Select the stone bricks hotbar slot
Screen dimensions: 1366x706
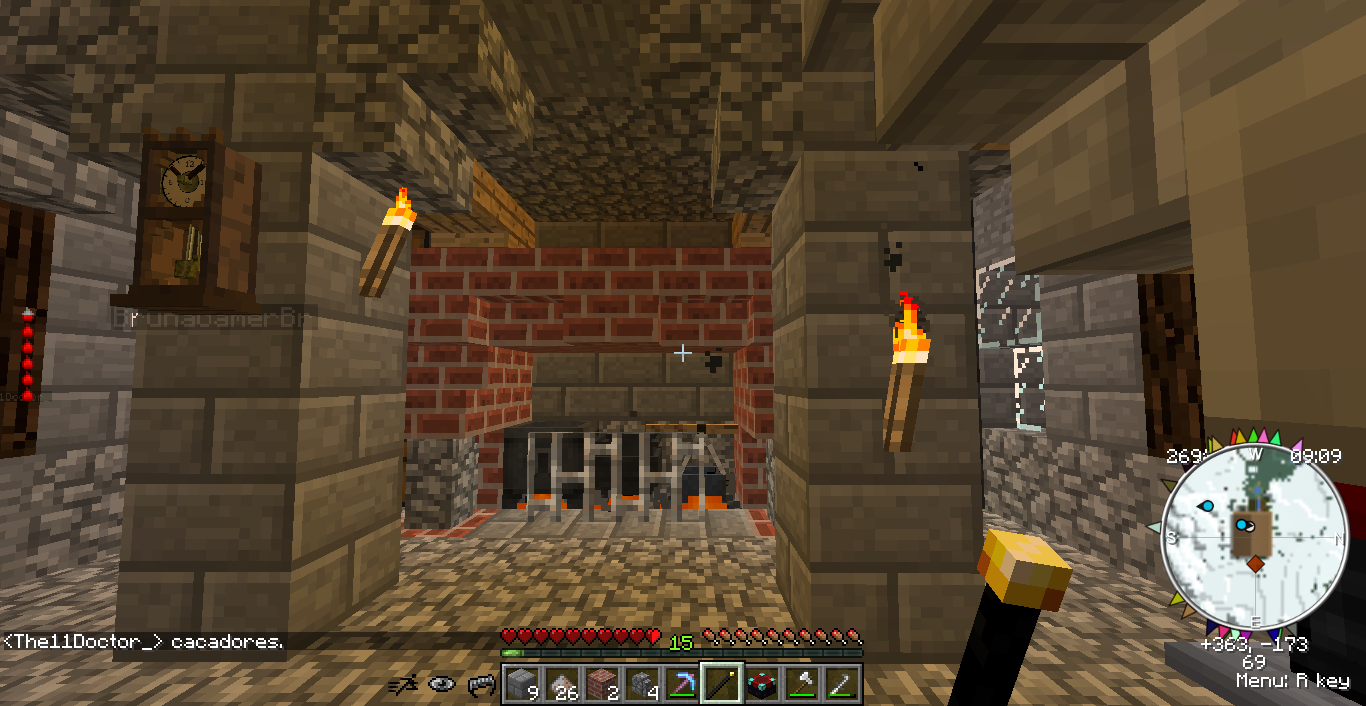pyautogui.click(x=520, y=684)
